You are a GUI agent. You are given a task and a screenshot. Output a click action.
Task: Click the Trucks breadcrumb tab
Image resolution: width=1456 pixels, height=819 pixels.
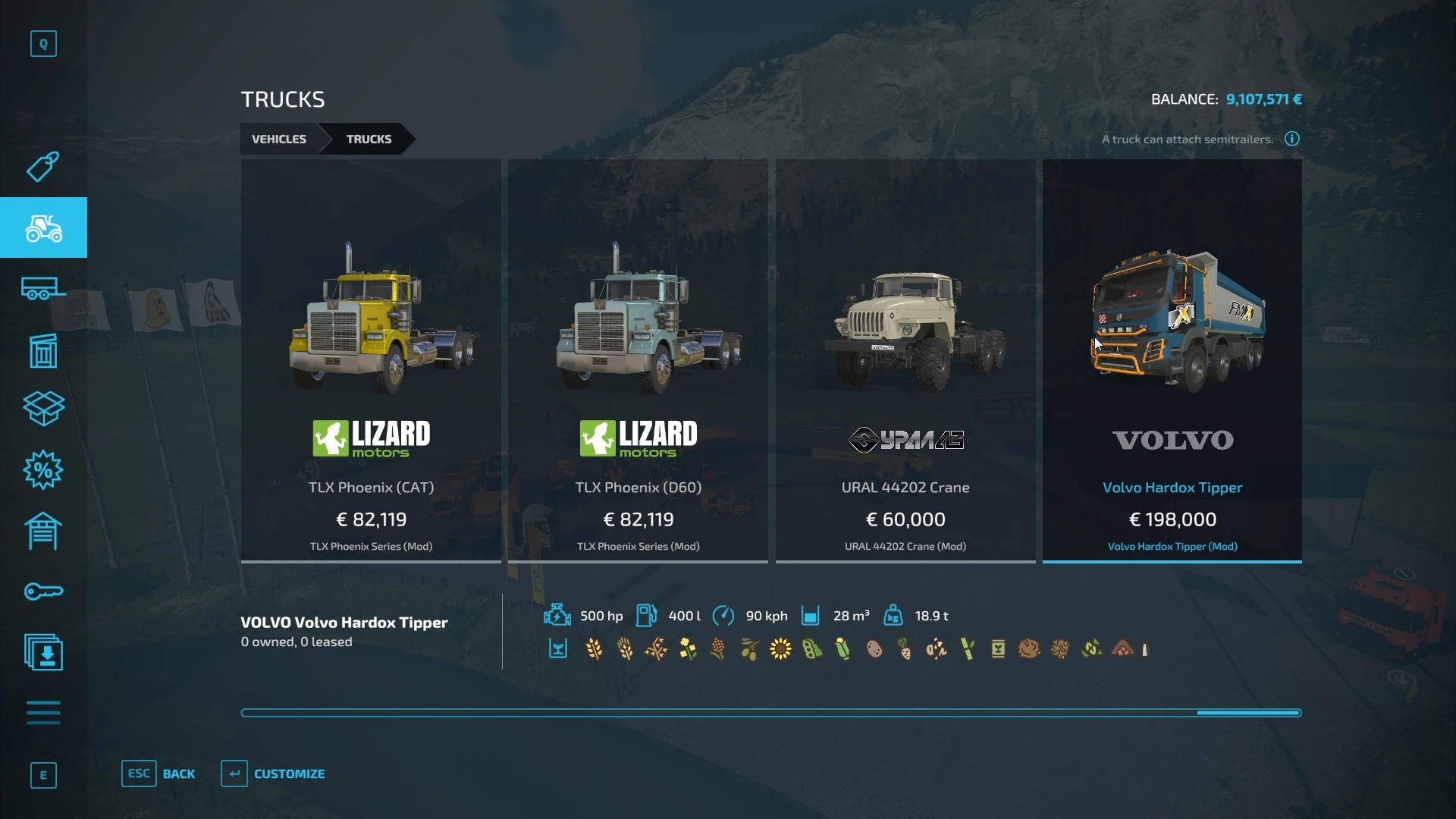[369, 140]
